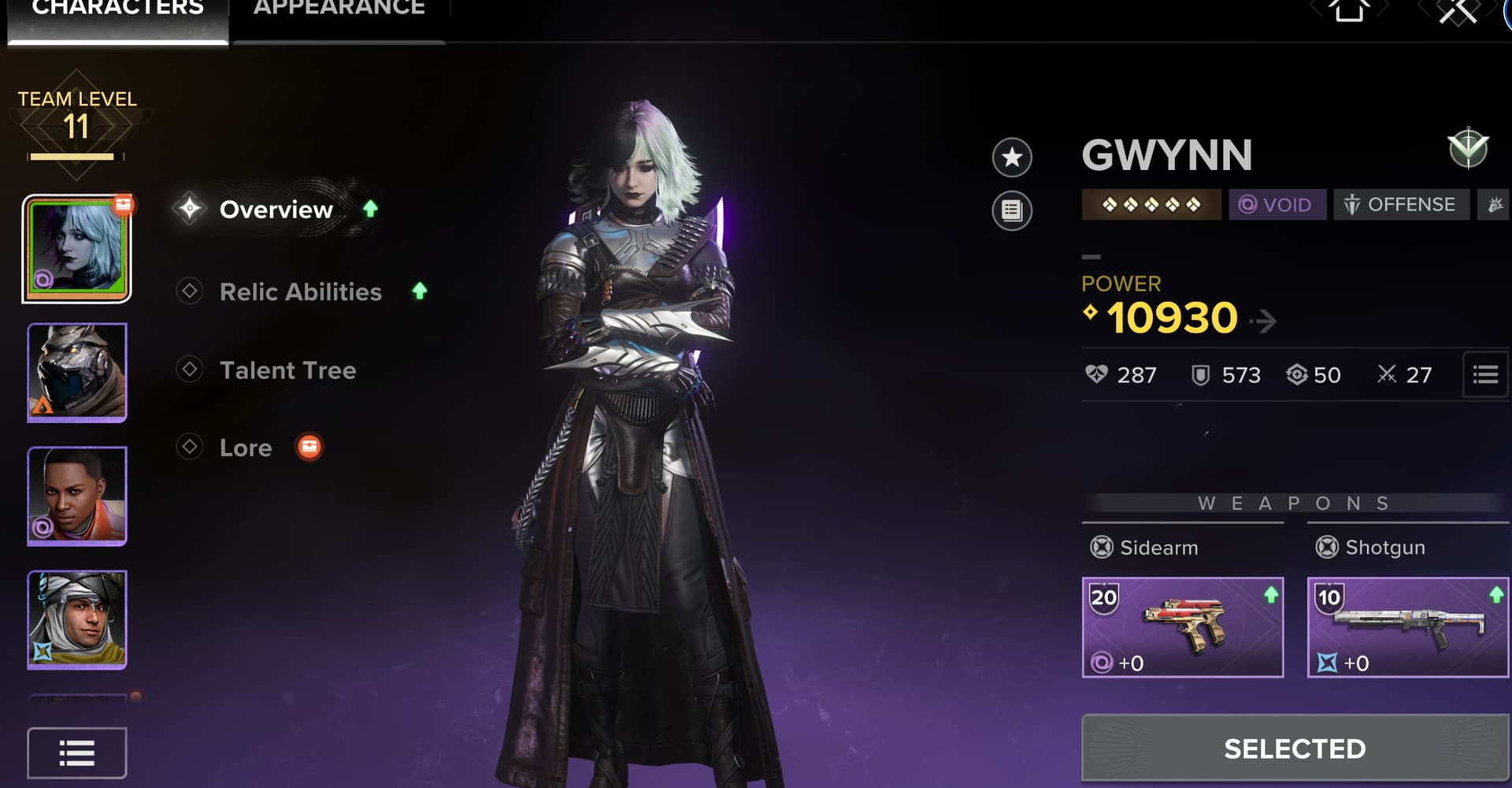
Task: Select the Overview menu entry
Action: pyautogui.click(x=276, y=210)
